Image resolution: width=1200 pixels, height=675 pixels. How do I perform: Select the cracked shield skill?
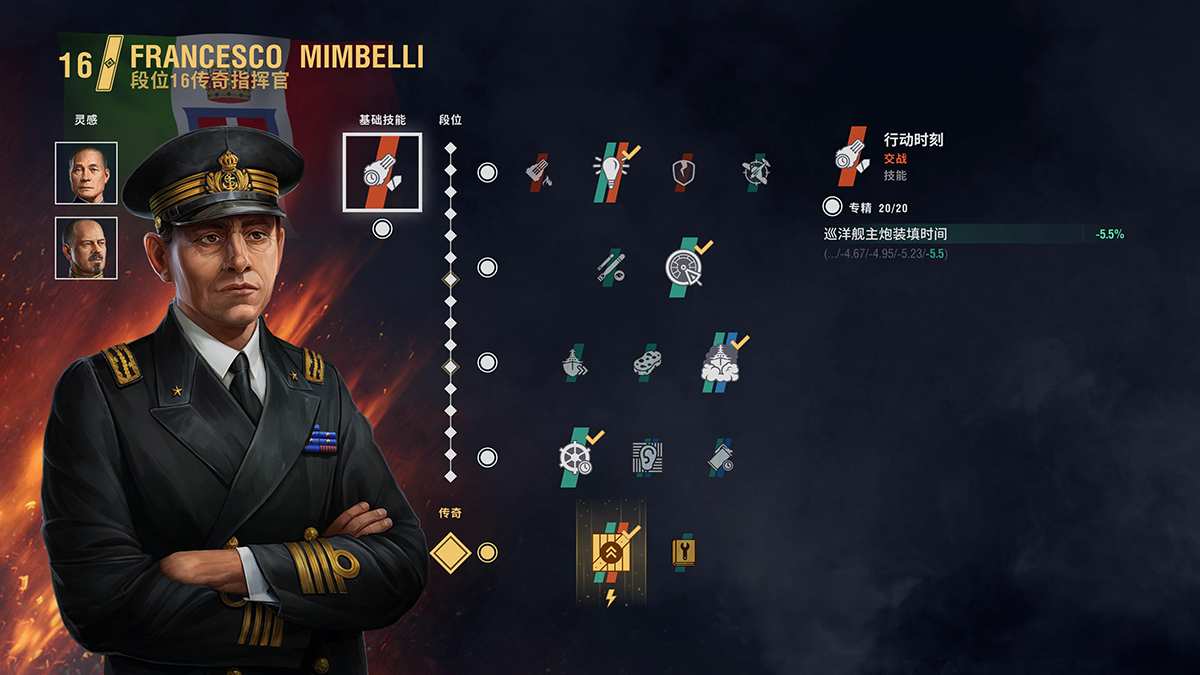(x=684, y=172)
